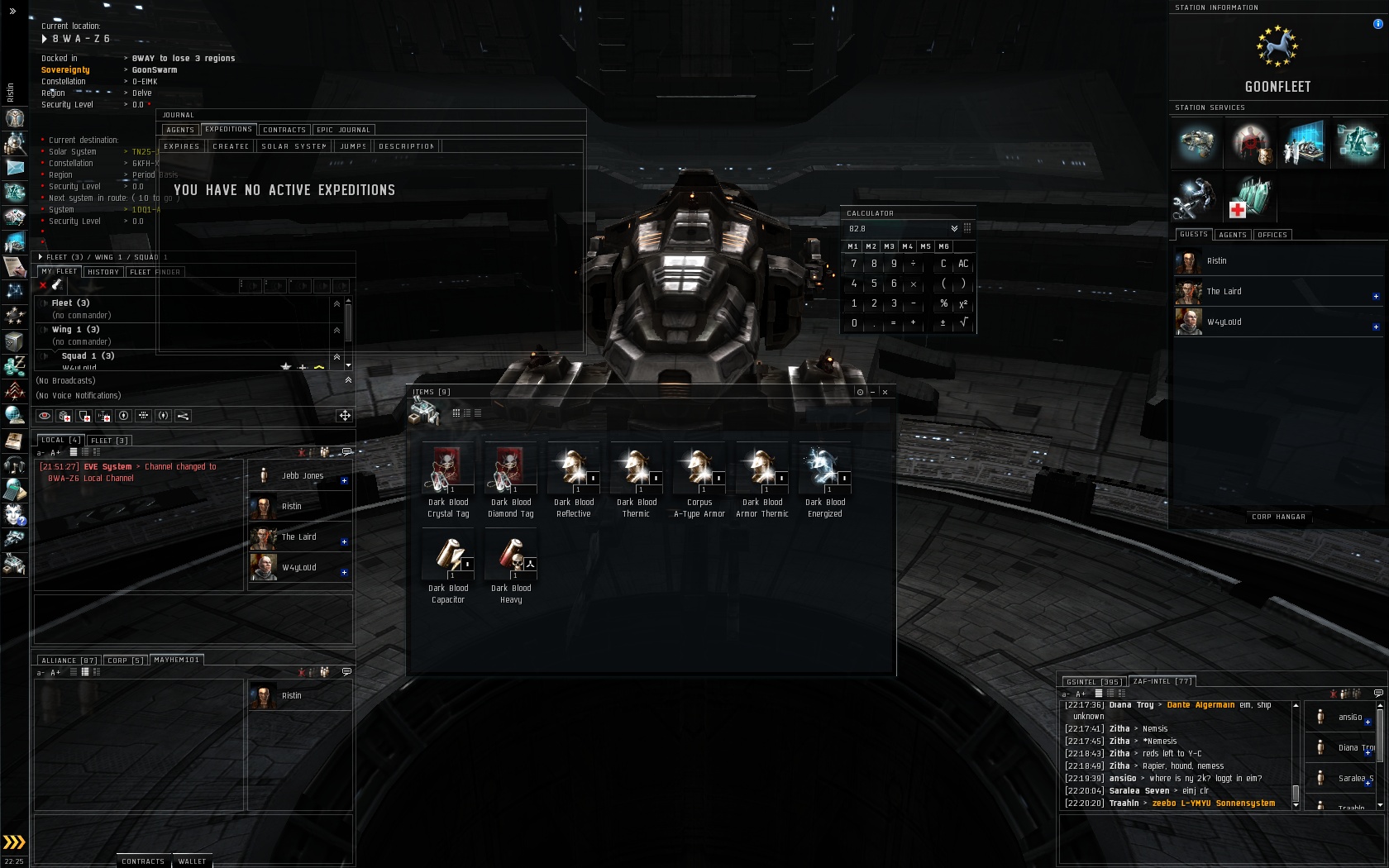The height and width of the screenshot is (868, 1389).
Task: Open the Fleet Finder tab
Action: 155,272
